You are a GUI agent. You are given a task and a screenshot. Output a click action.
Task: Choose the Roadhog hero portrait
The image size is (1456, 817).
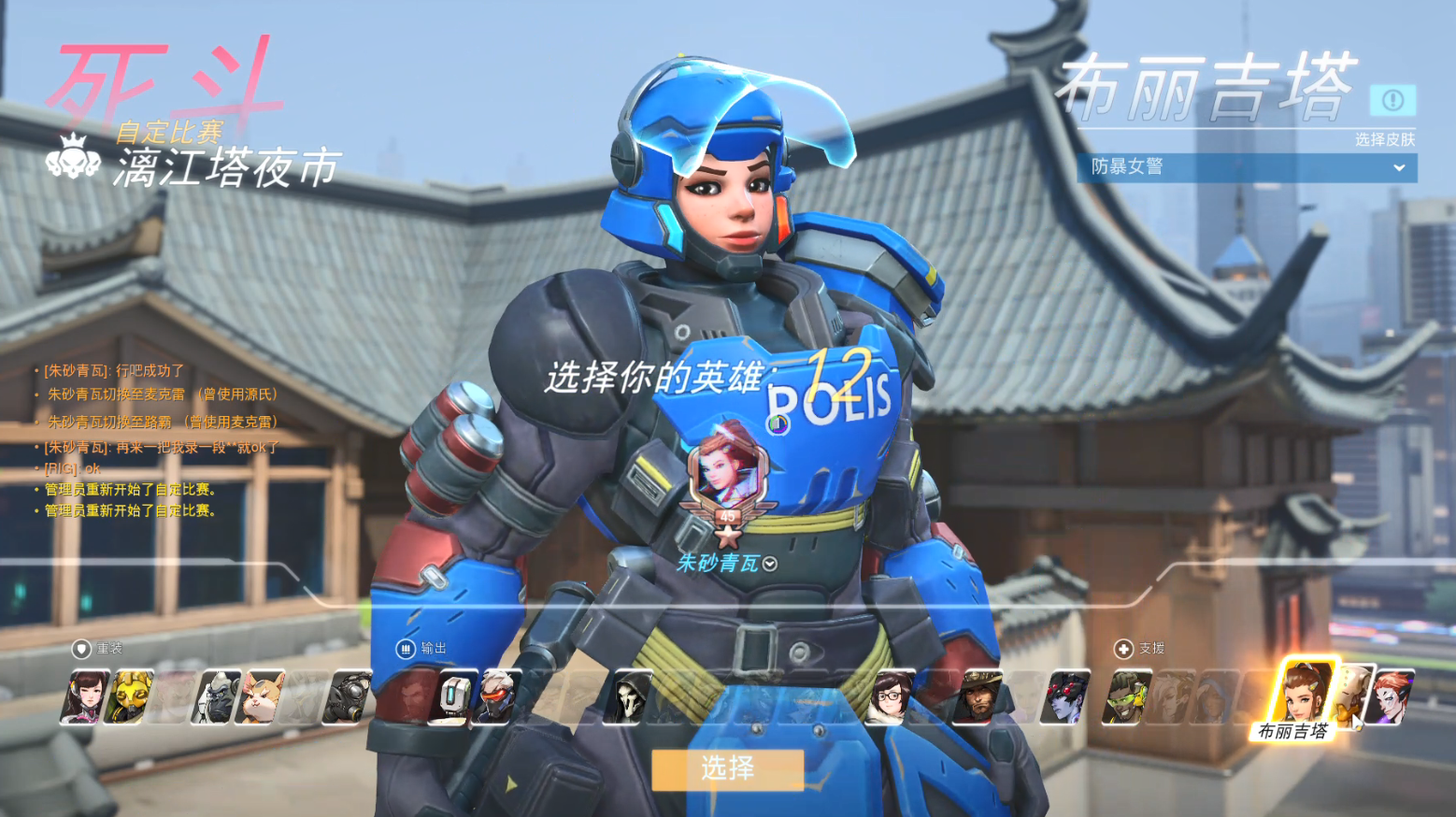(348, 697)
